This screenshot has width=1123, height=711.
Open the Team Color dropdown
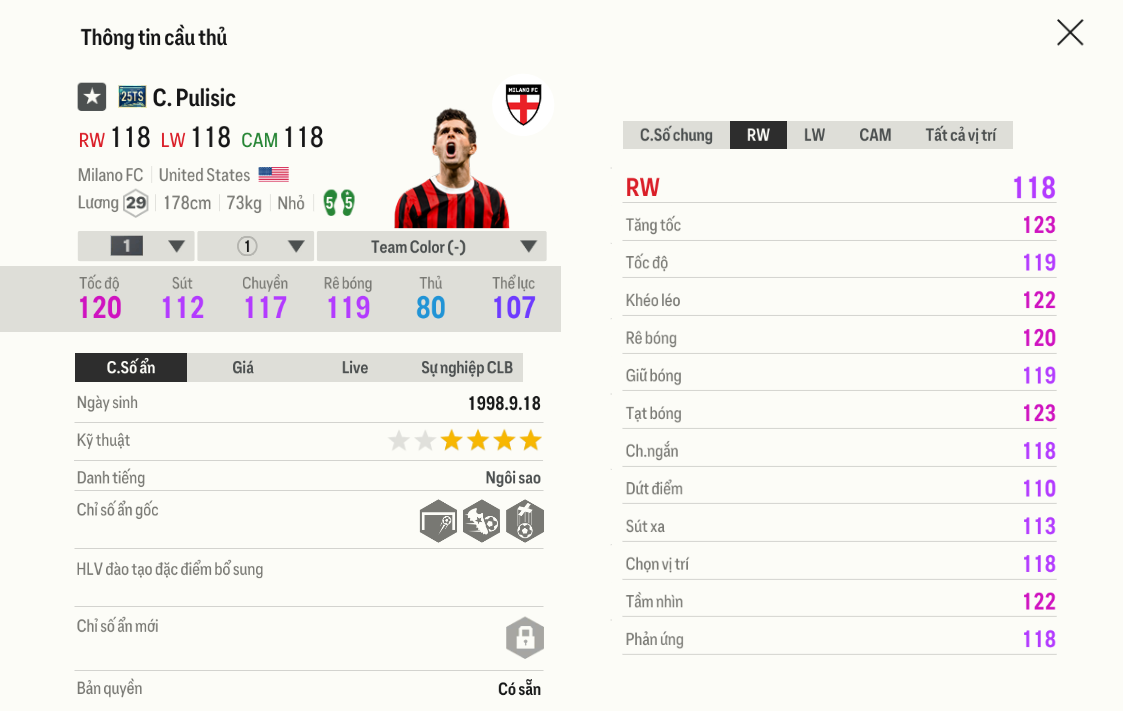(431, 246)
